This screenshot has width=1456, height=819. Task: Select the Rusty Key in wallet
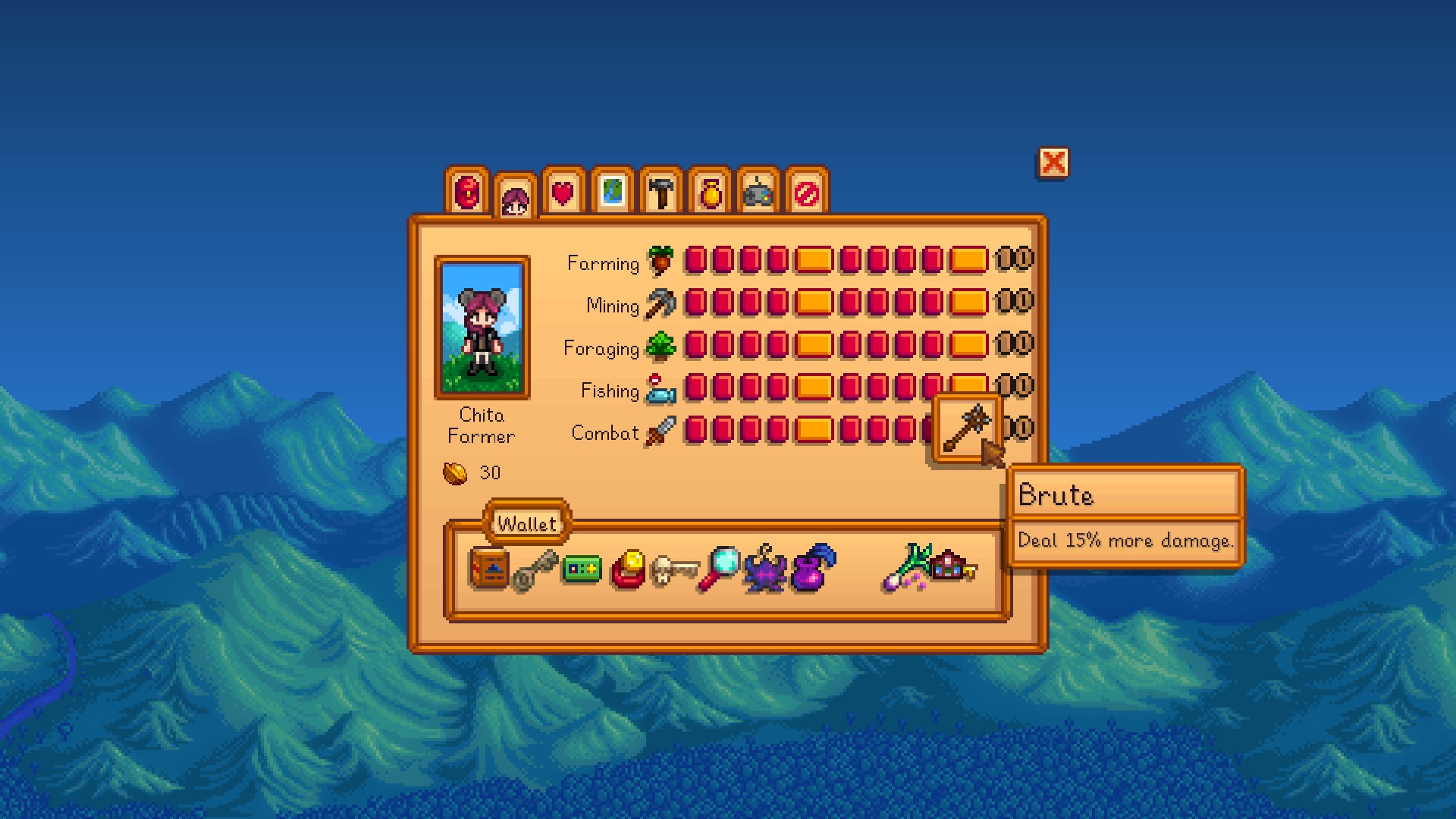click(535, 570)
